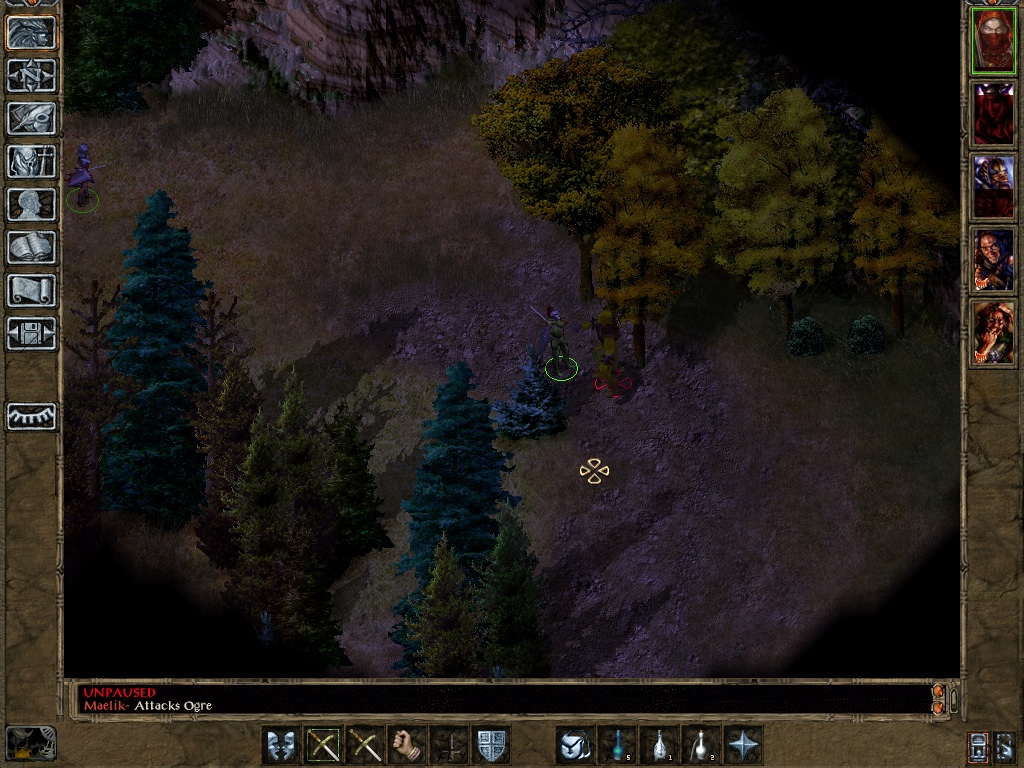
Task: Open the mage spellbook
Action: (31, 247)
